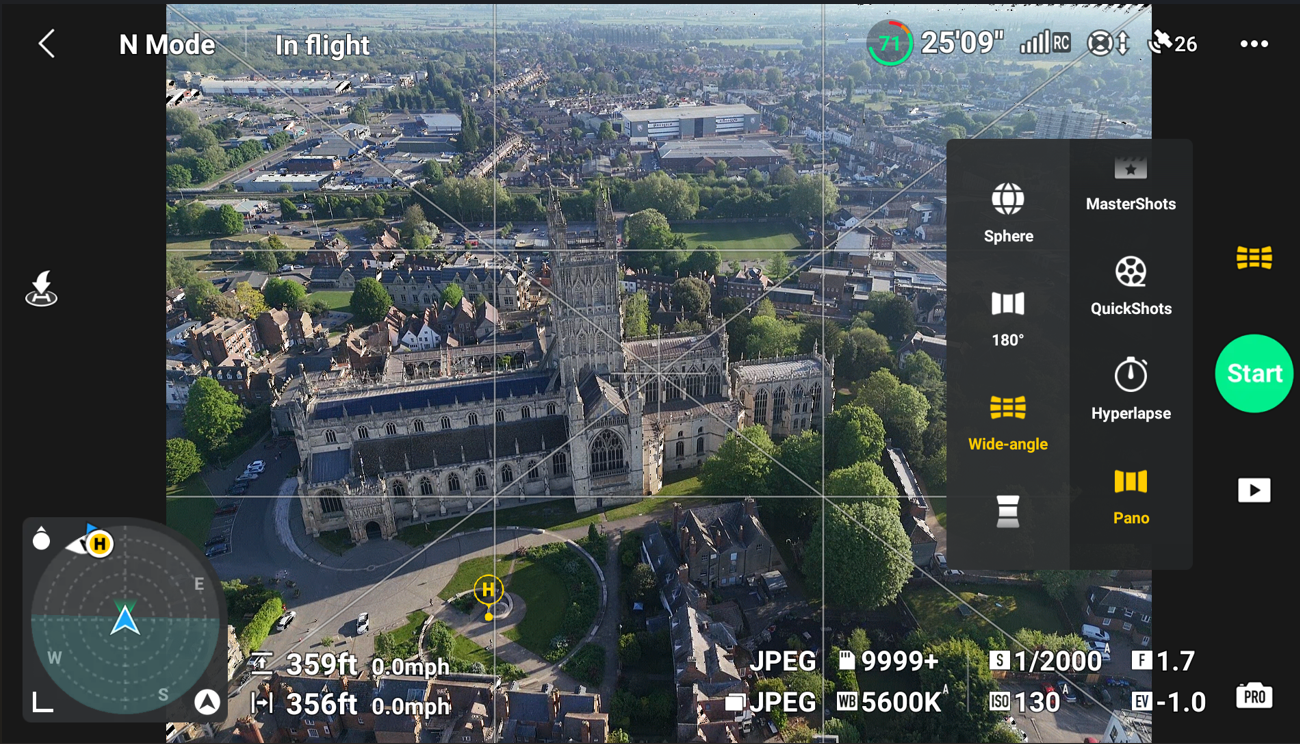
Task: Choose the vertical panorama icon
Action: (1008, 511)
